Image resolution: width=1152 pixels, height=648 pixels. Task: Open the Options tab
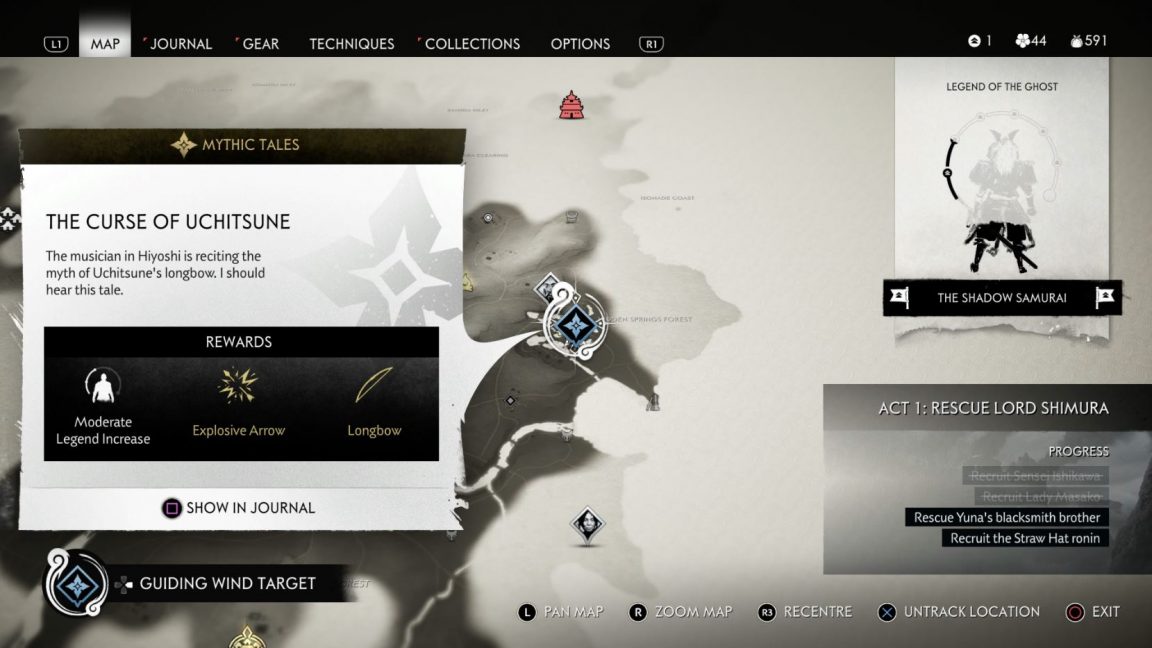click(x=580, y=44)
